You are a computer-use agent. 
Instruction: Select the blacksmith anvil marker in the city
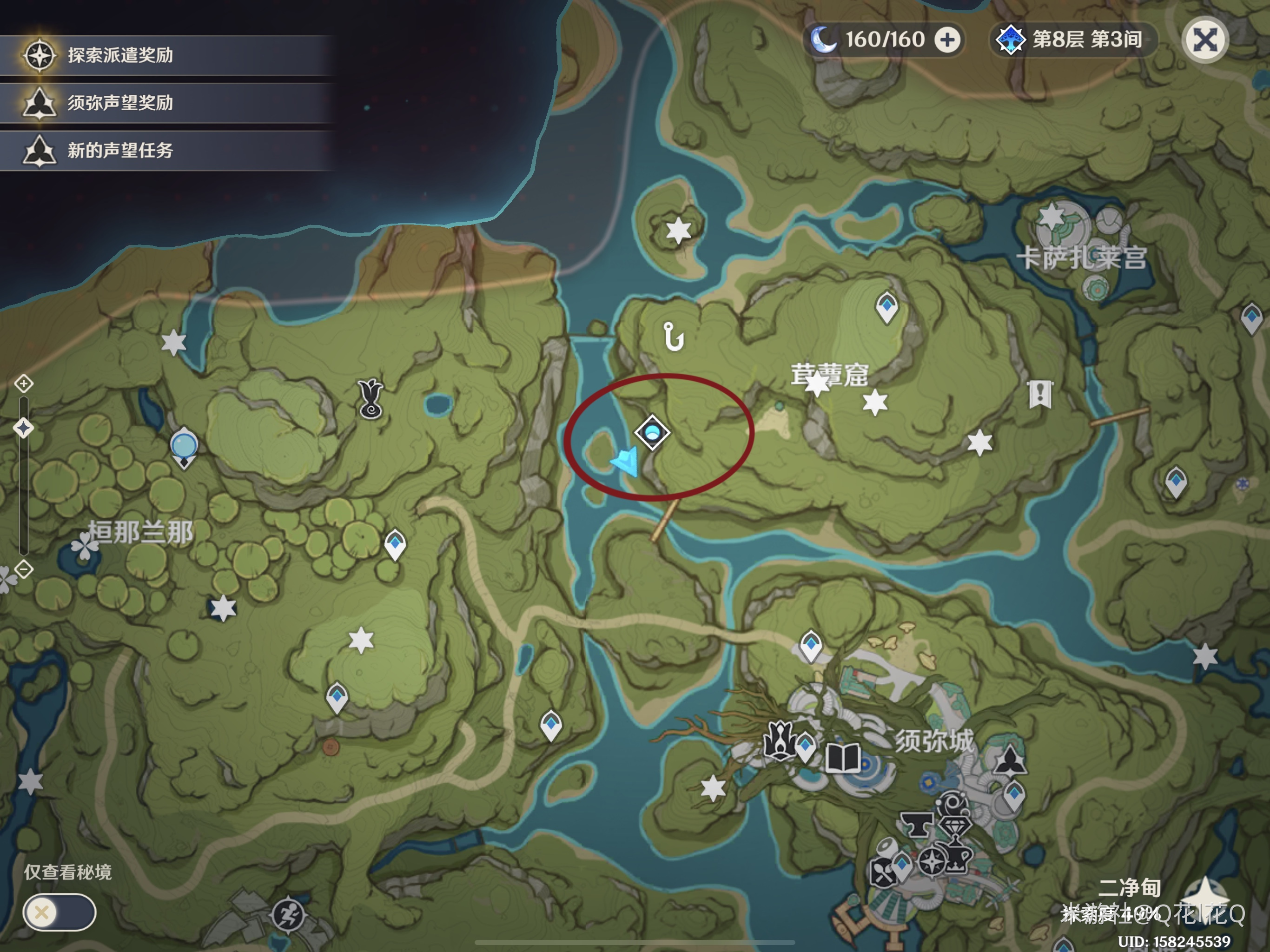pos(916,825)
